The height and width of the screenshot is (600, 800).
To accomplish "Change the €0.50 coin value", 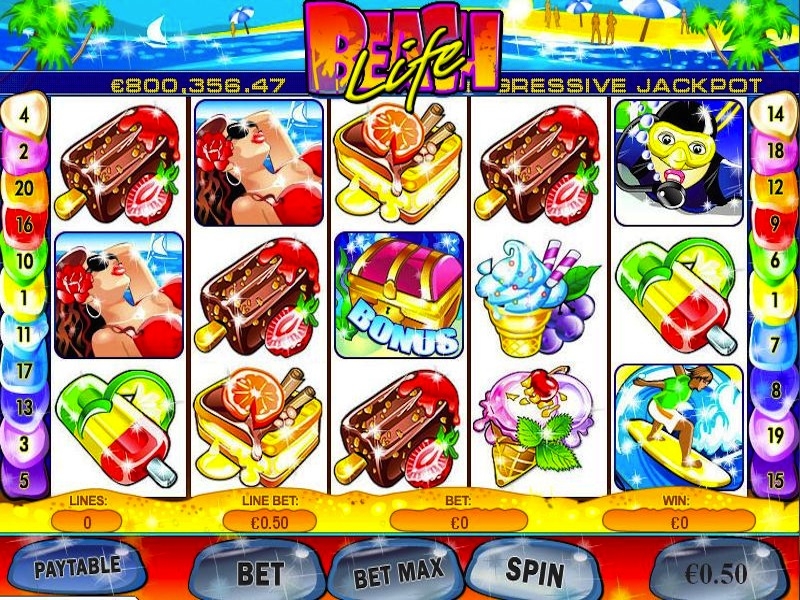I will pos(716,573).
